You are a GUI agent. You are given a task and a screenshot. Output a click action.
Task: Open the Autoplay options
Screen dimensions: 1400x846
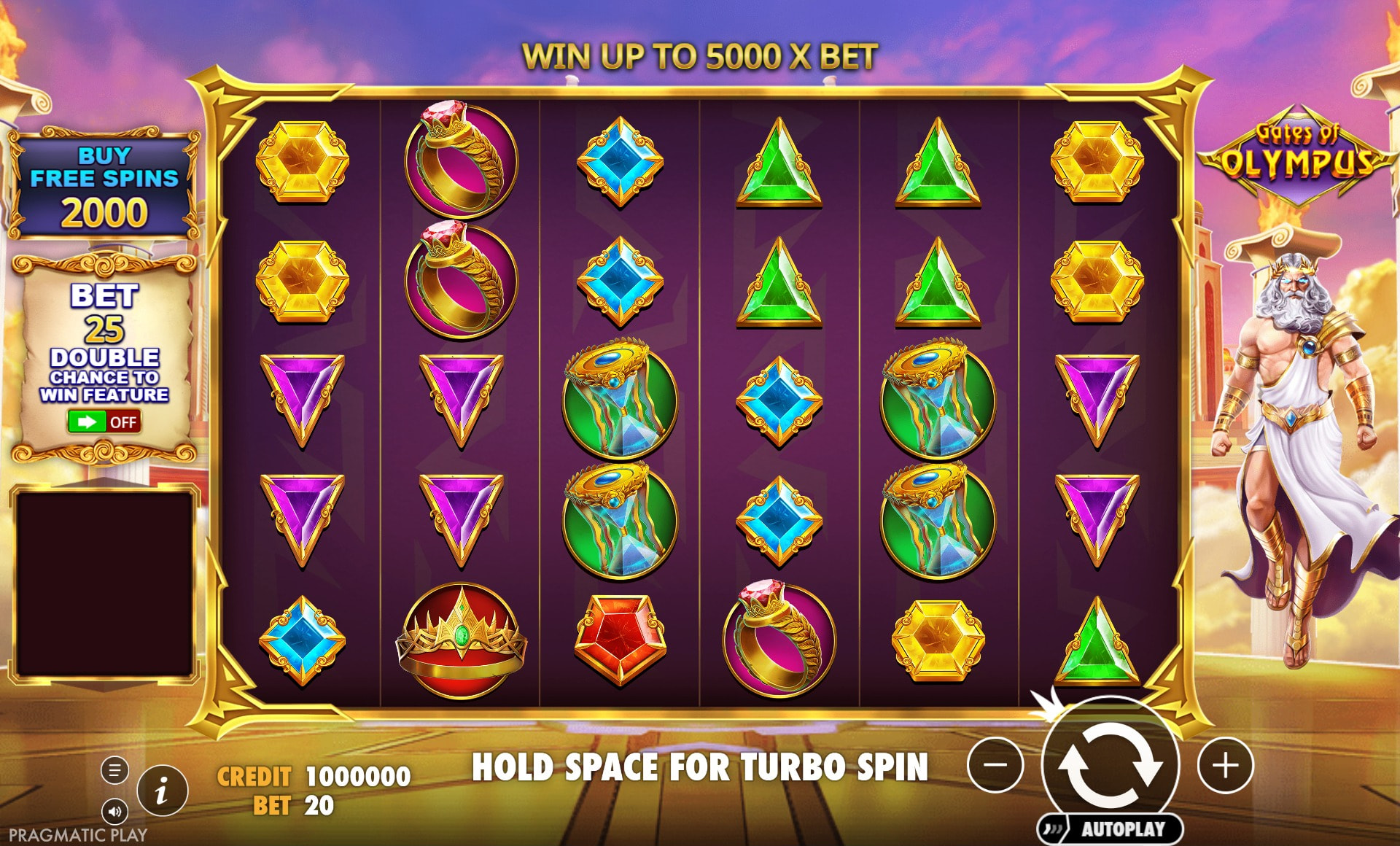point(1111,829)
